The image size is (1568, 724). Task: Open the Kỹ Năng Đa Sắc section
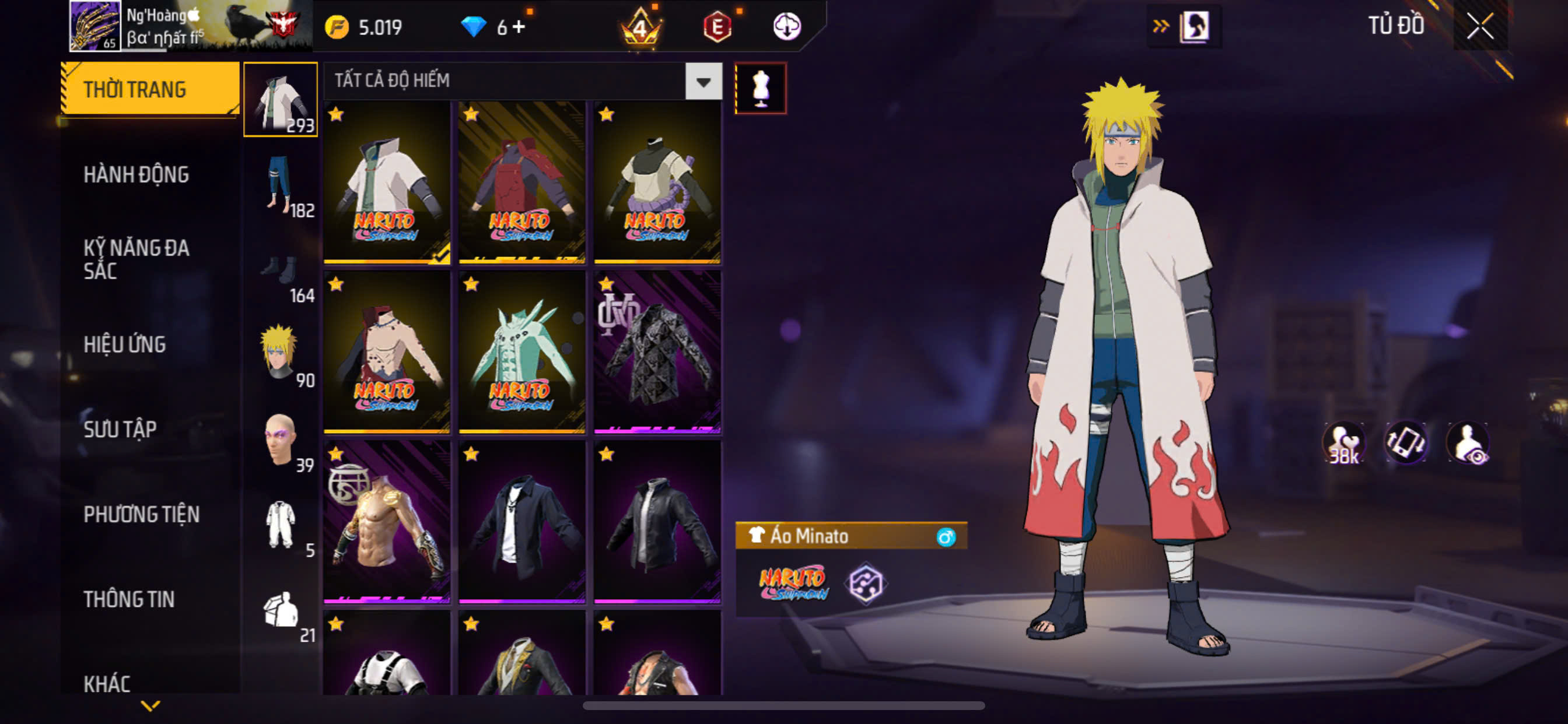136,259
